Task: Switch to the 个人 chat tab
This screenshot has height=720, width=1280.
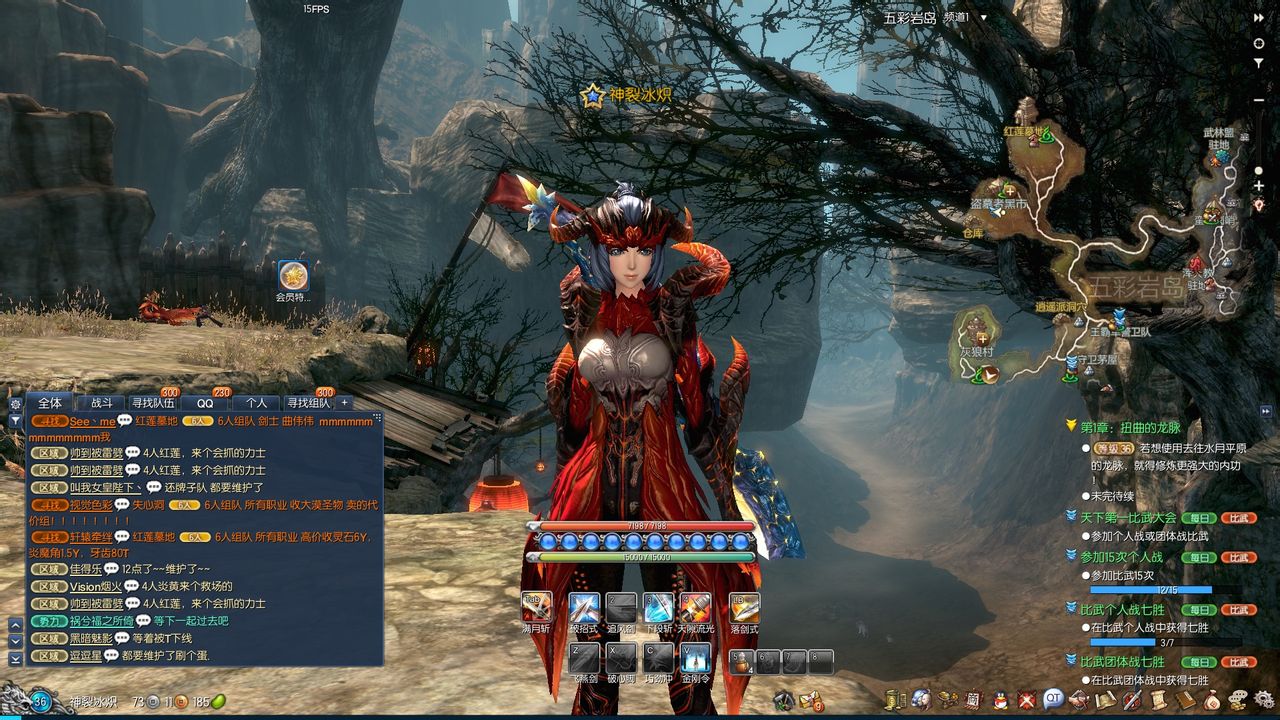Action: [256, 403]
